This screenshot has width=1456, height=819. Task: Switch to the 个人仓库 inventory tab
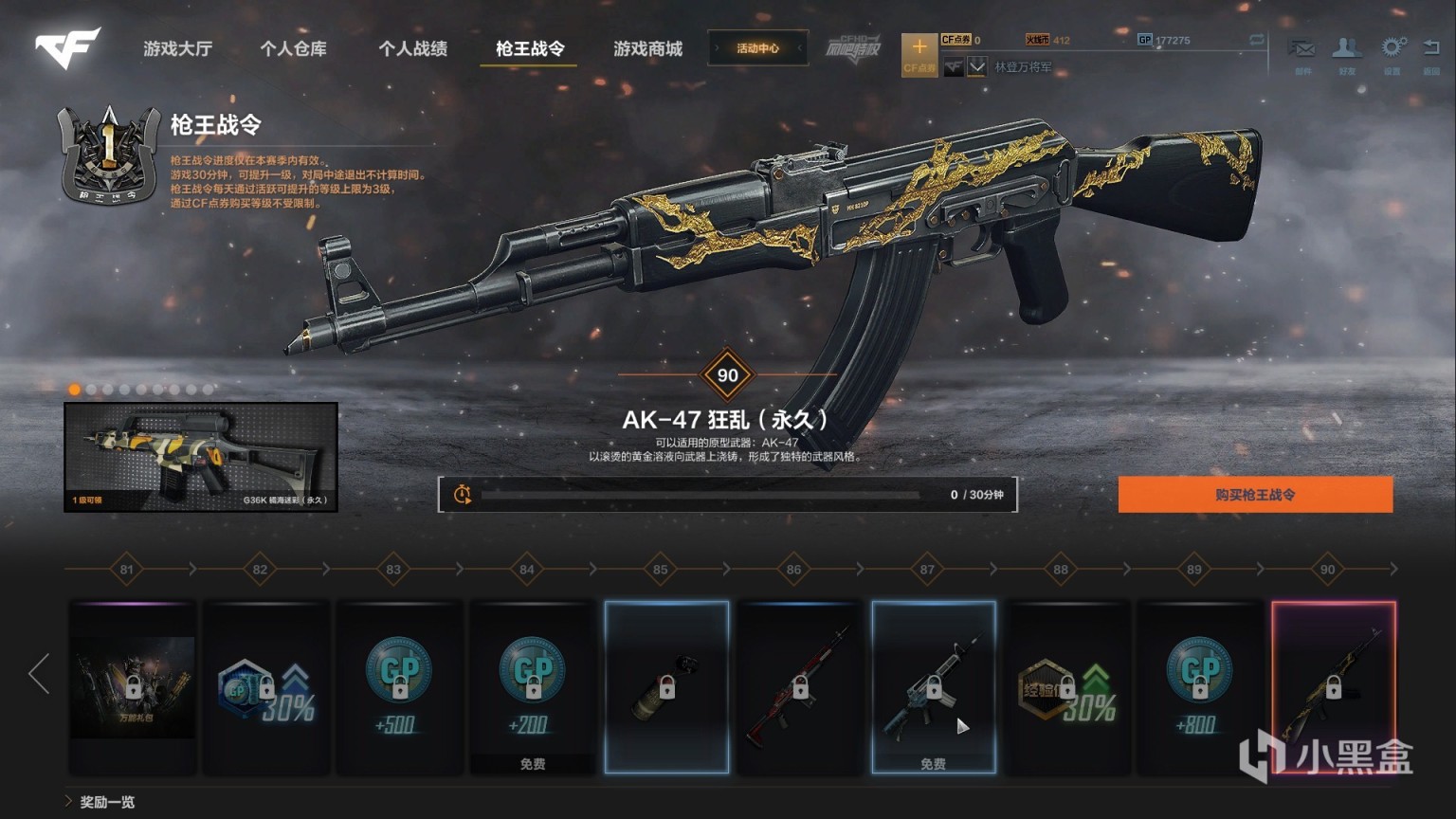294,48
